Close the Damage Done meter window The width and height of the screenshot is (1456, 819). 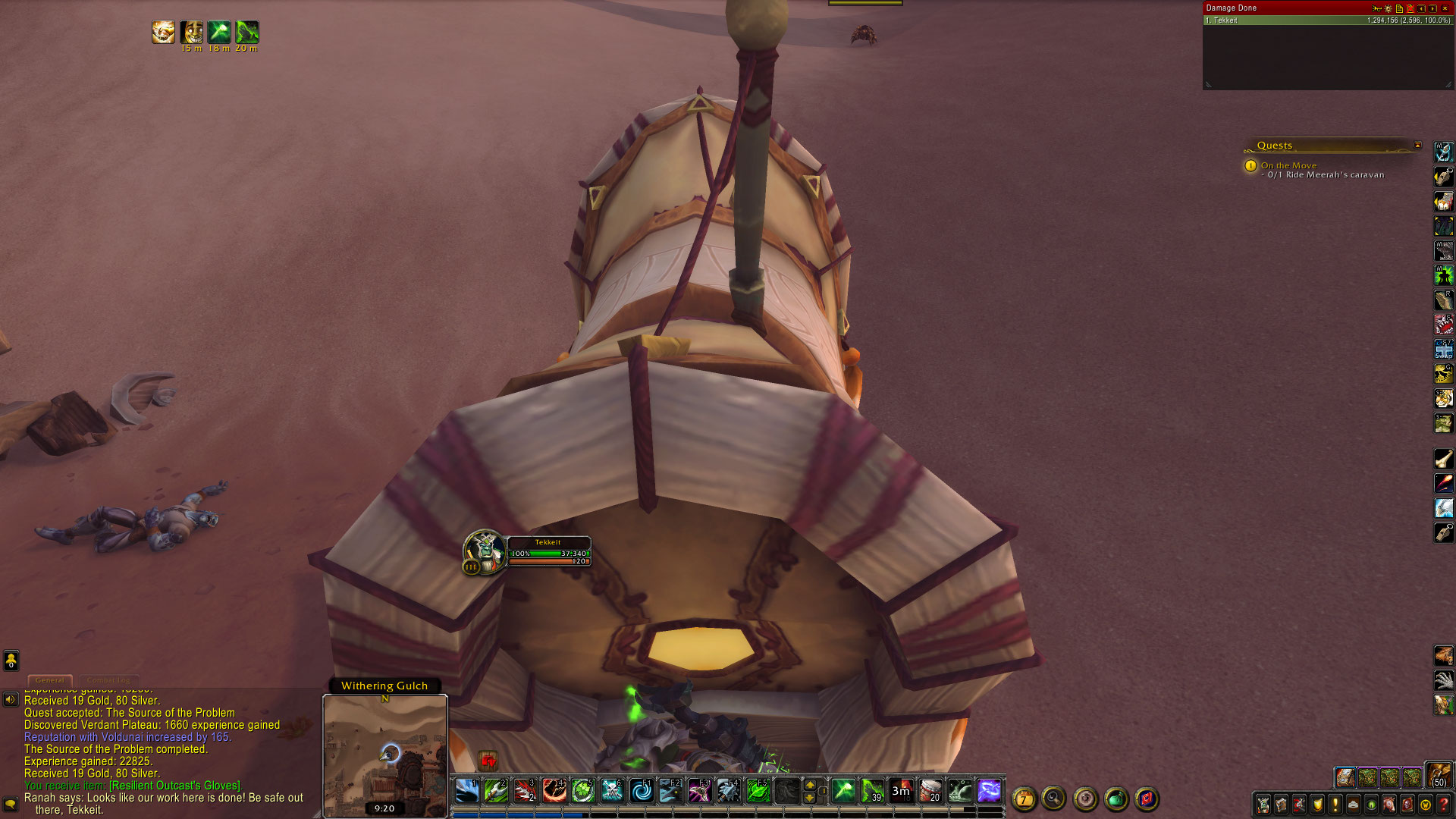pyautogui.click(x=1445, y=8)
